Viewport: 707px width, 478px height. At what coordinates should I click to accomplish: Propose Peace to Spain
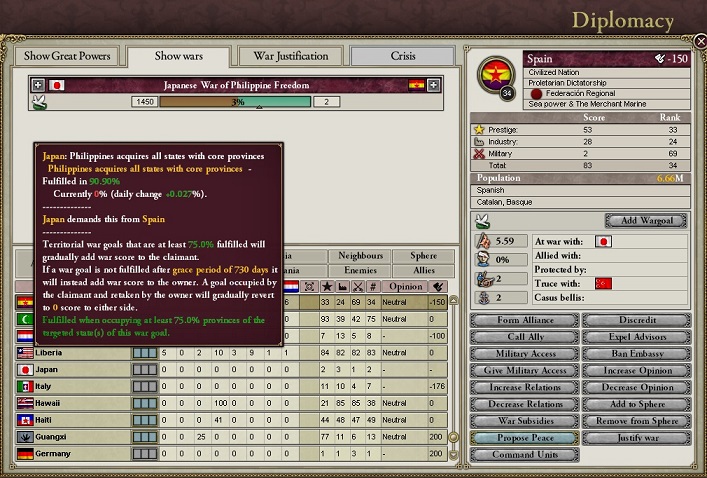coord(524,438)
